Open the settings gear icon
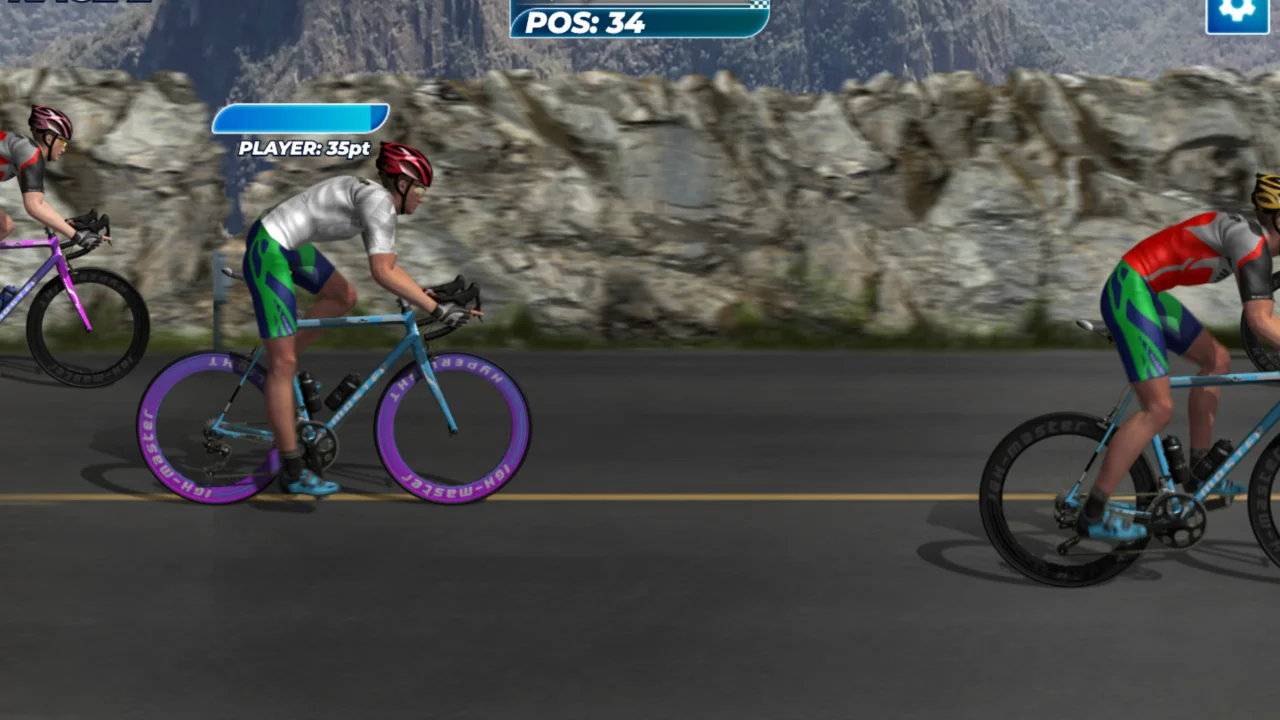1280x720 pixels. [1237, 12]
